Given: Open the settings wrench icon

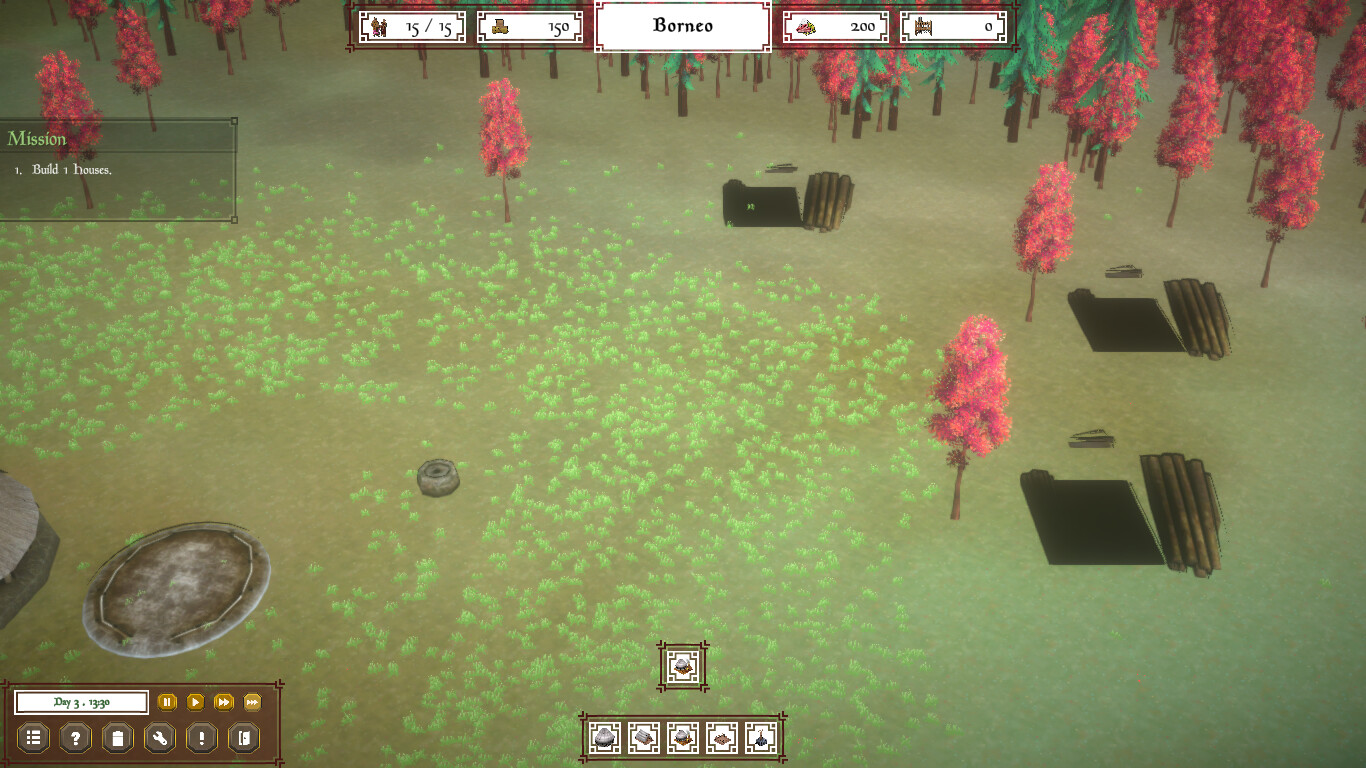Looking at the screenshot, I should pos(160,738).
